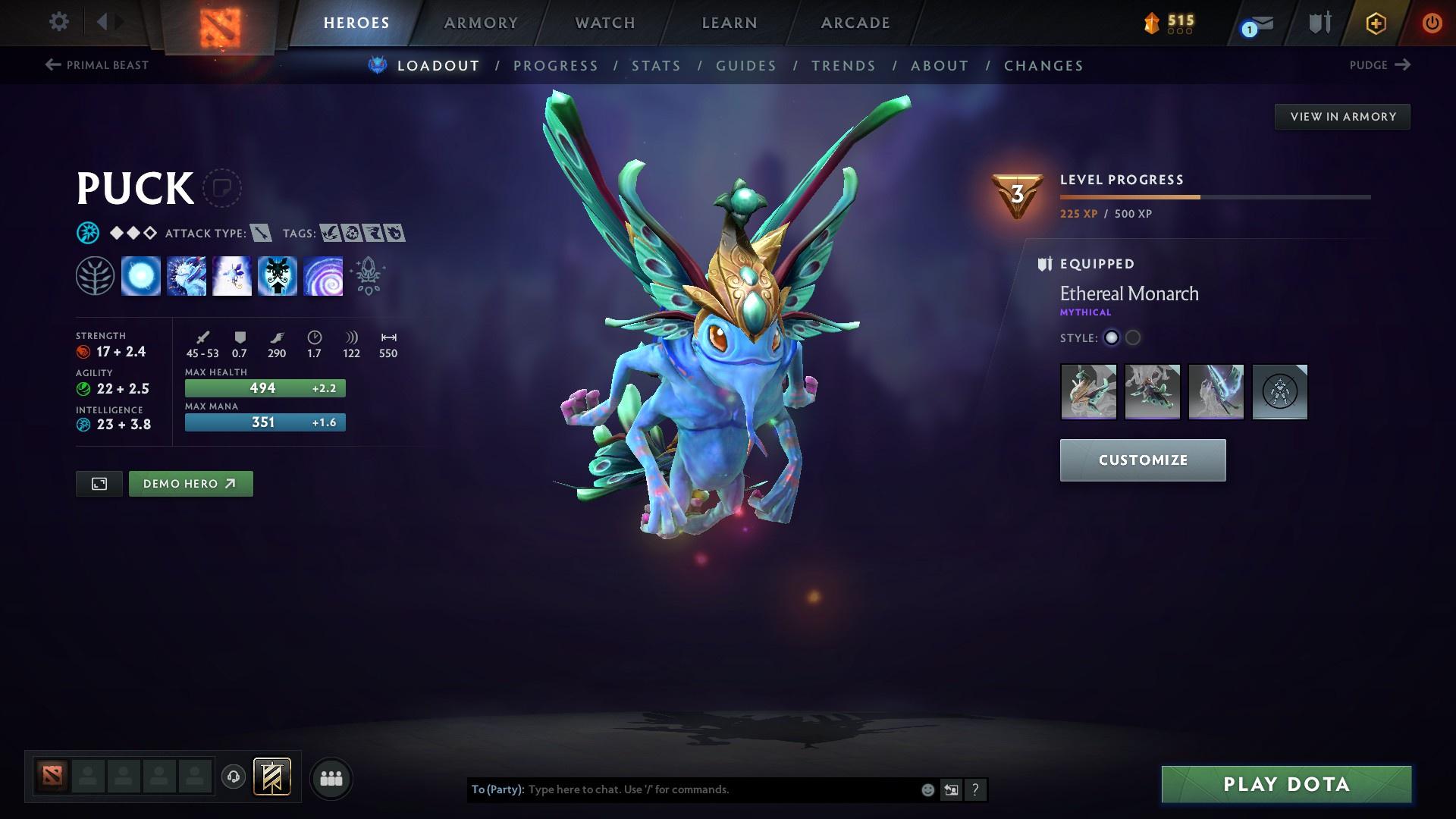View the Waning Rift ability icon
Image resolution: width=1456 pixels, height=819 pixels.
point(186,275)
